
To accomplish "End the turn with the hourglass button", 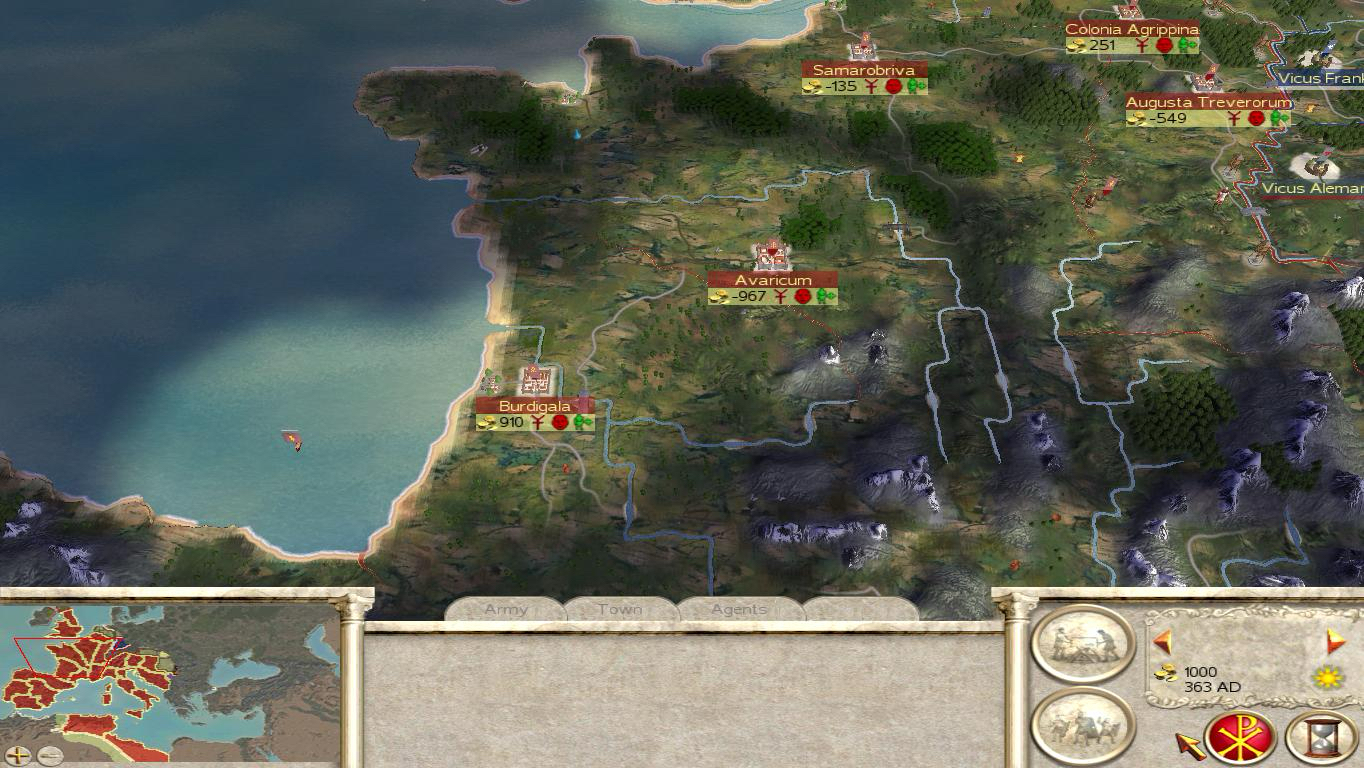I will click(x=1322, y=739).
